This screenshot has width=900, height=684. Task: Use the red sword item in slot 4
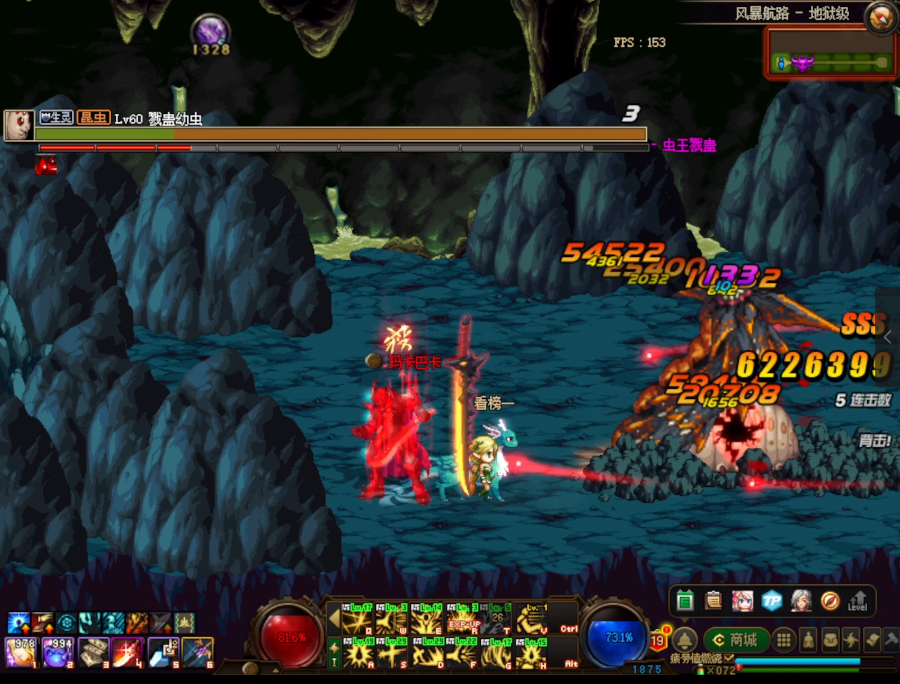[x=128, y=653]
